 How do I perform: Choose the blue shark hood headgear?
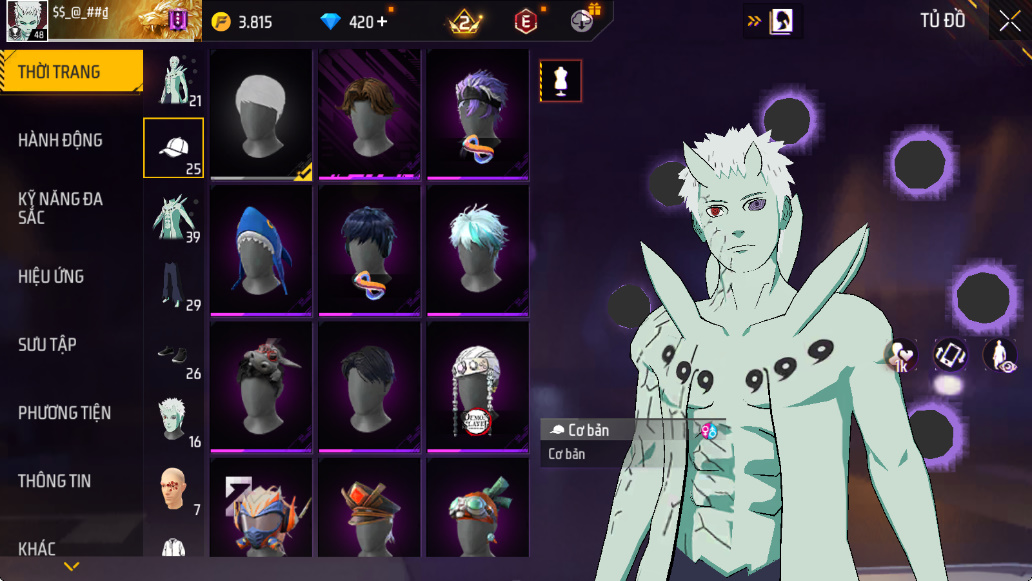click(262, 251)
